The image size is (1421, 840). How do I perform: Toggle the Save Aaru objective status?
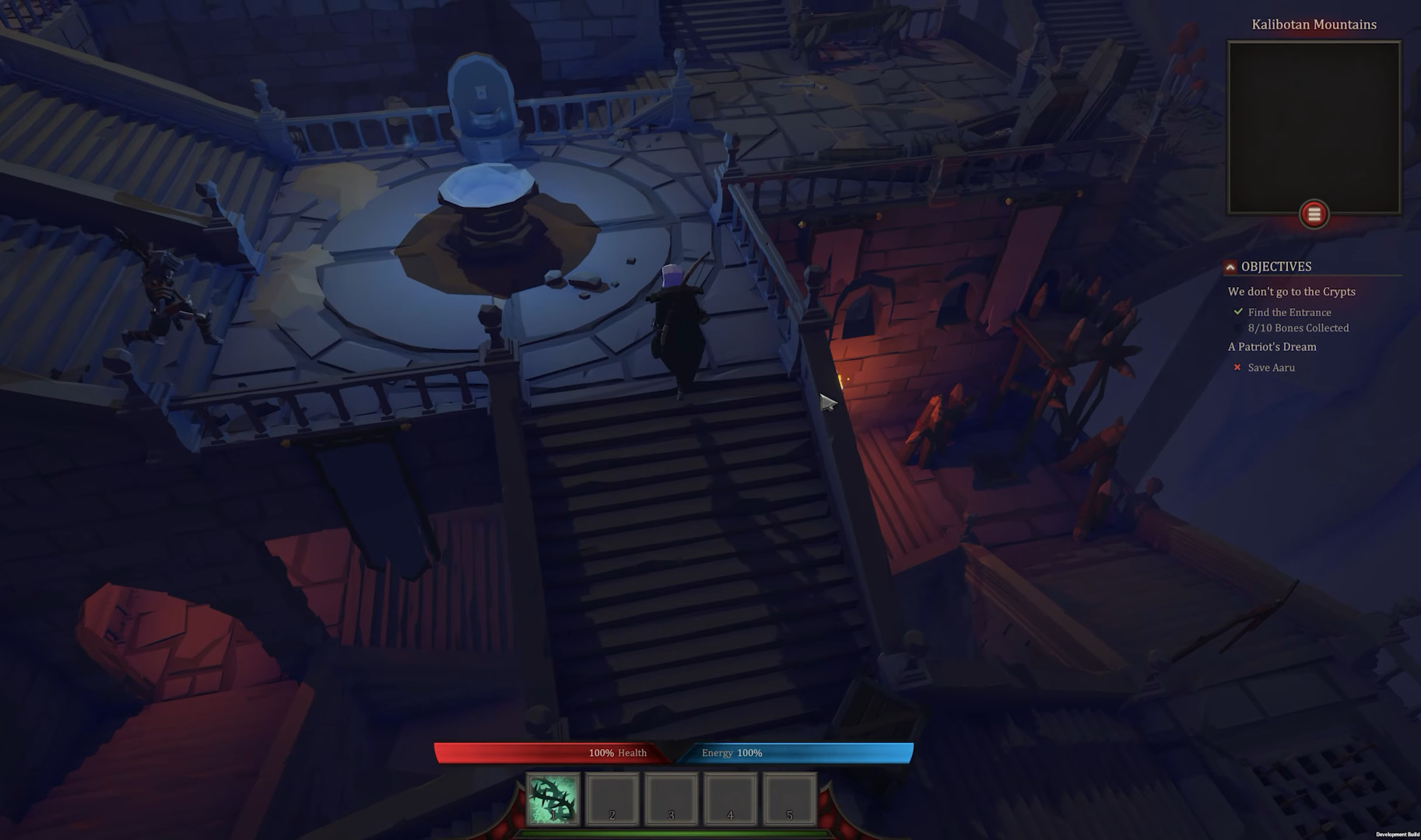[x=1271, y=367]
